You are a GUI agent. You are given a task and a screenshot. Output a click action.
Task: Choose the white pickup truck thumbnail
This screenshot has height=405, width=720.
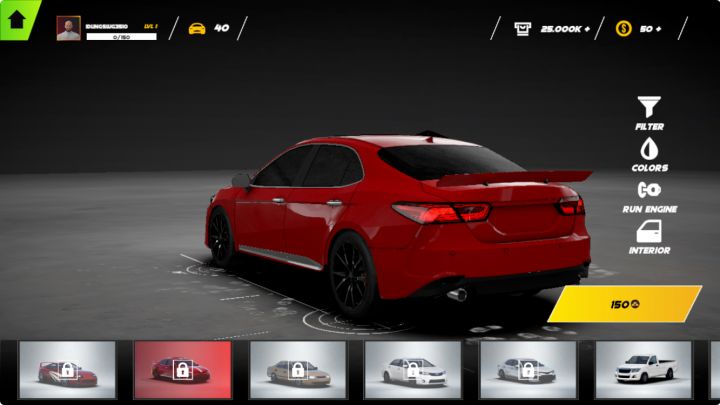[643, 370]
